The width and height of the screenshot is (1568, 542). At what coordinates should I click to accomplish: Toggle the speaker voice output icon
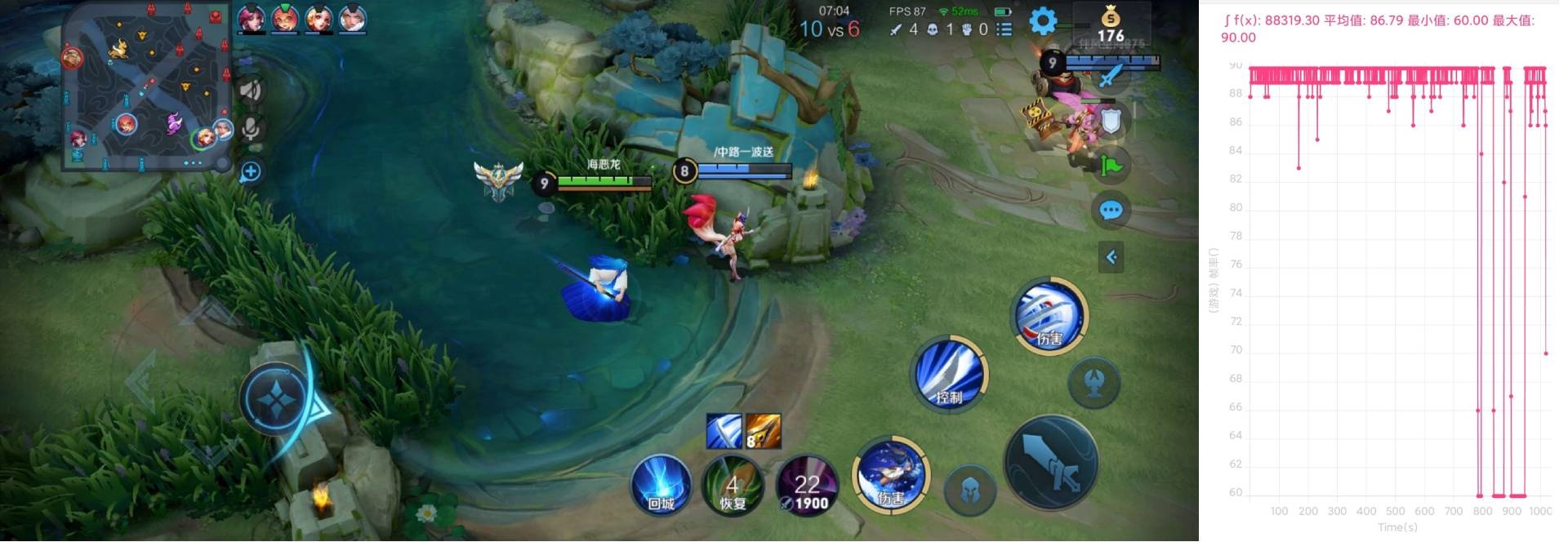[251, 89]
